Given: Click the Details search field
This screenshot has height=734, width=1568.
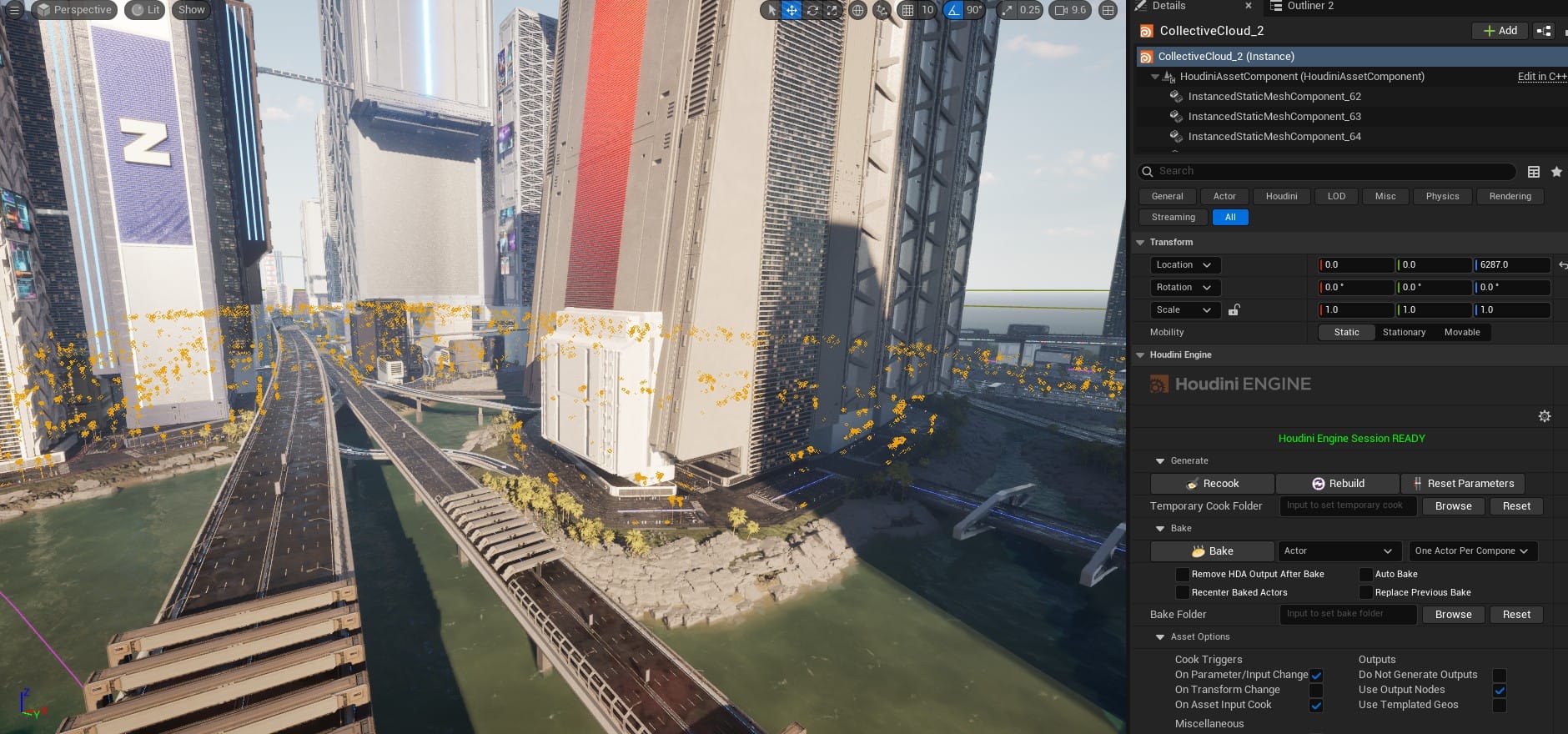Looking at the screenshot, I should [x=1326, y=171].
